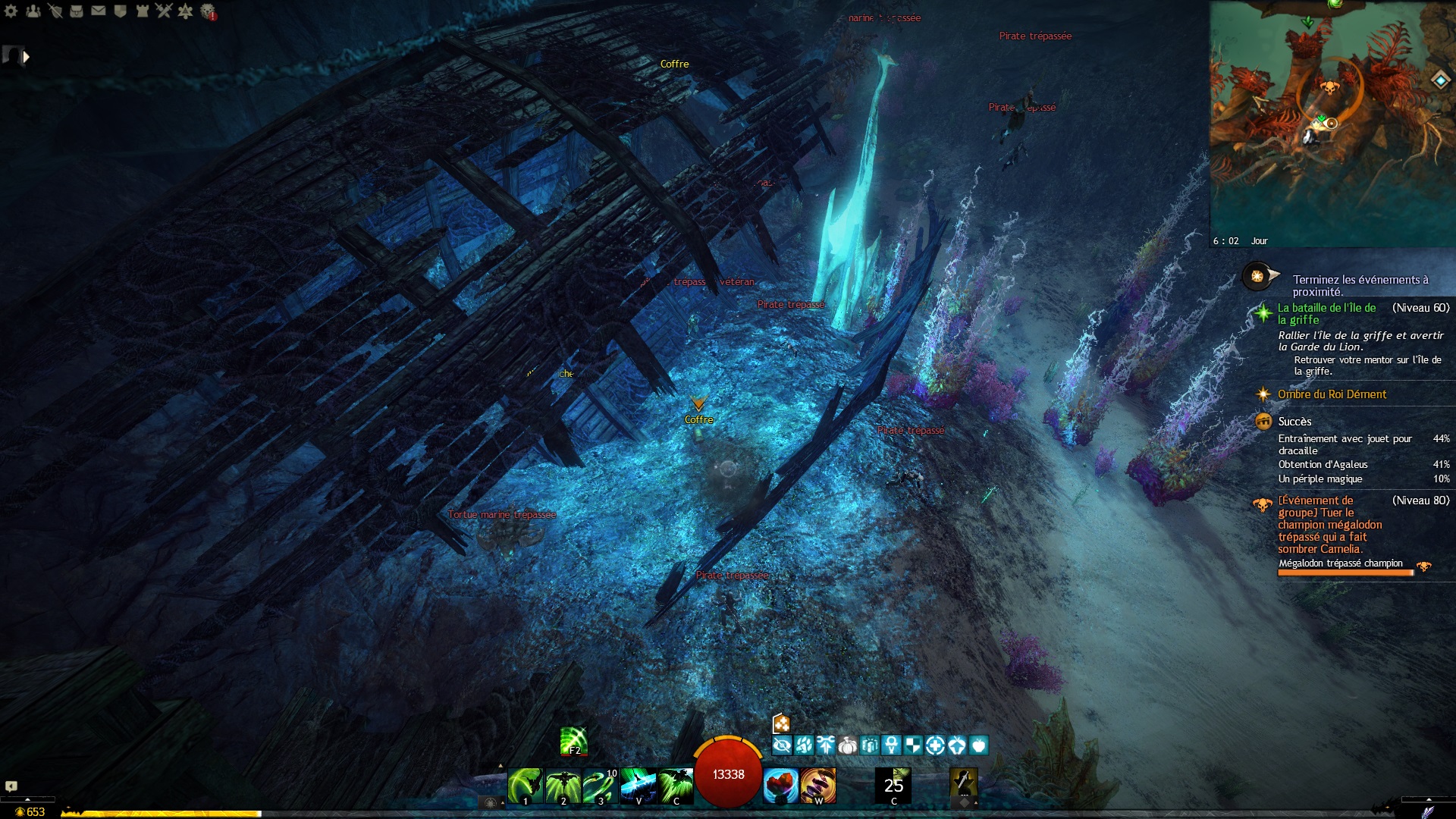Activate the F2 profession skill
The image size is (1456, 819).
pyautogui.click(x=574, y=741)
